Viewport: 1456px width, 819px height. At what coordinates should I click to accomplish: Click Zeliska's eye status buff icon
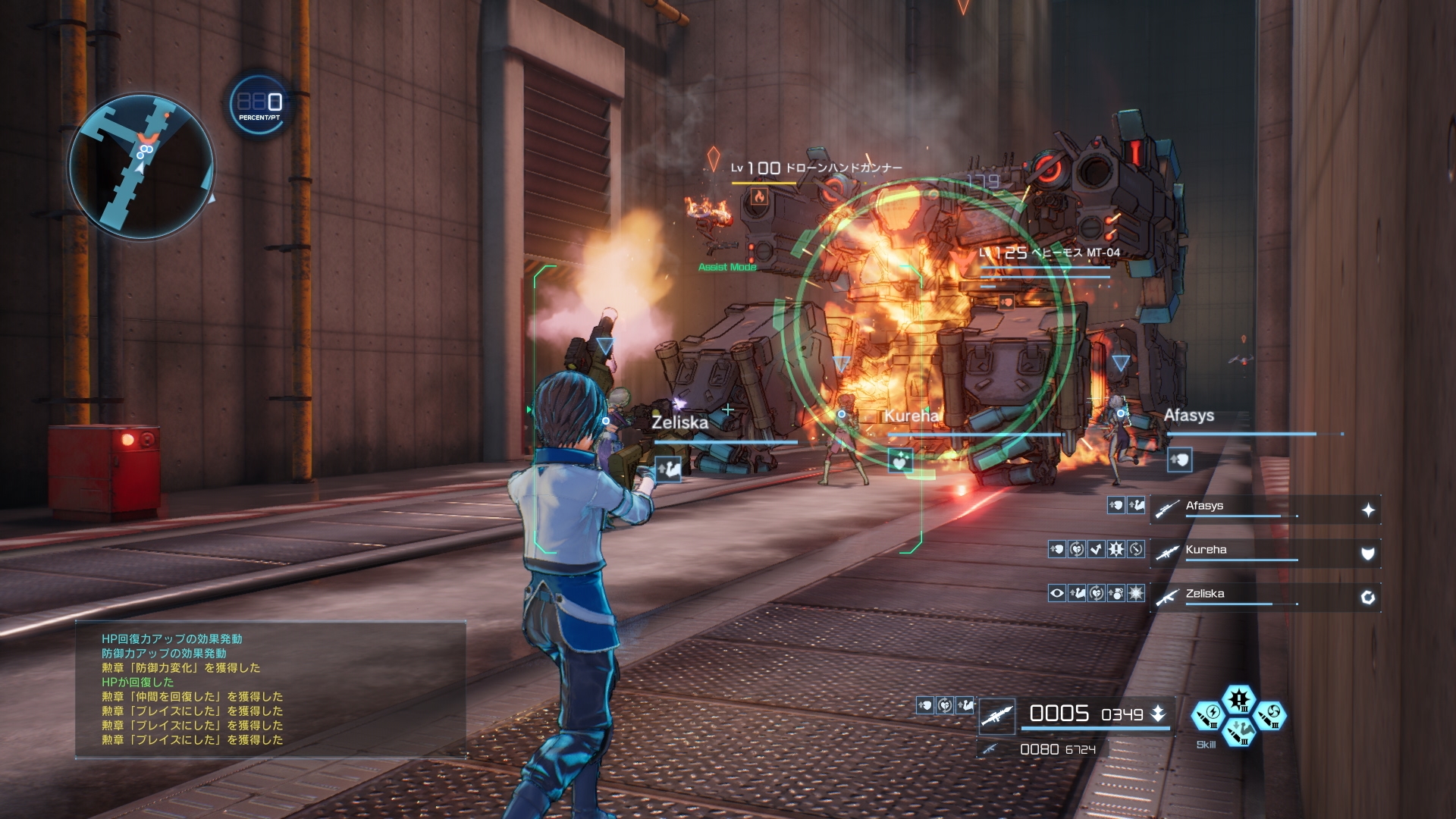pos(1057,593)
